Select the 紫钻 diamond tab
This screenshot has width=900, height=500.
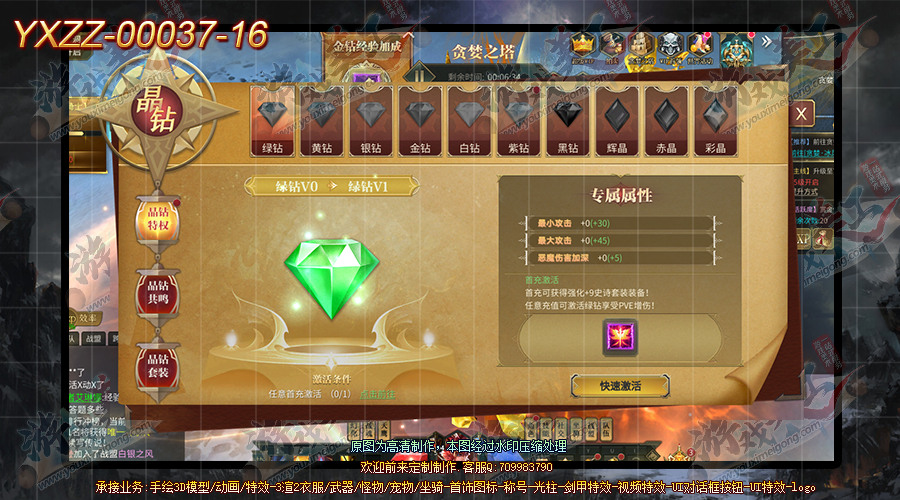[x=518, y=122]
